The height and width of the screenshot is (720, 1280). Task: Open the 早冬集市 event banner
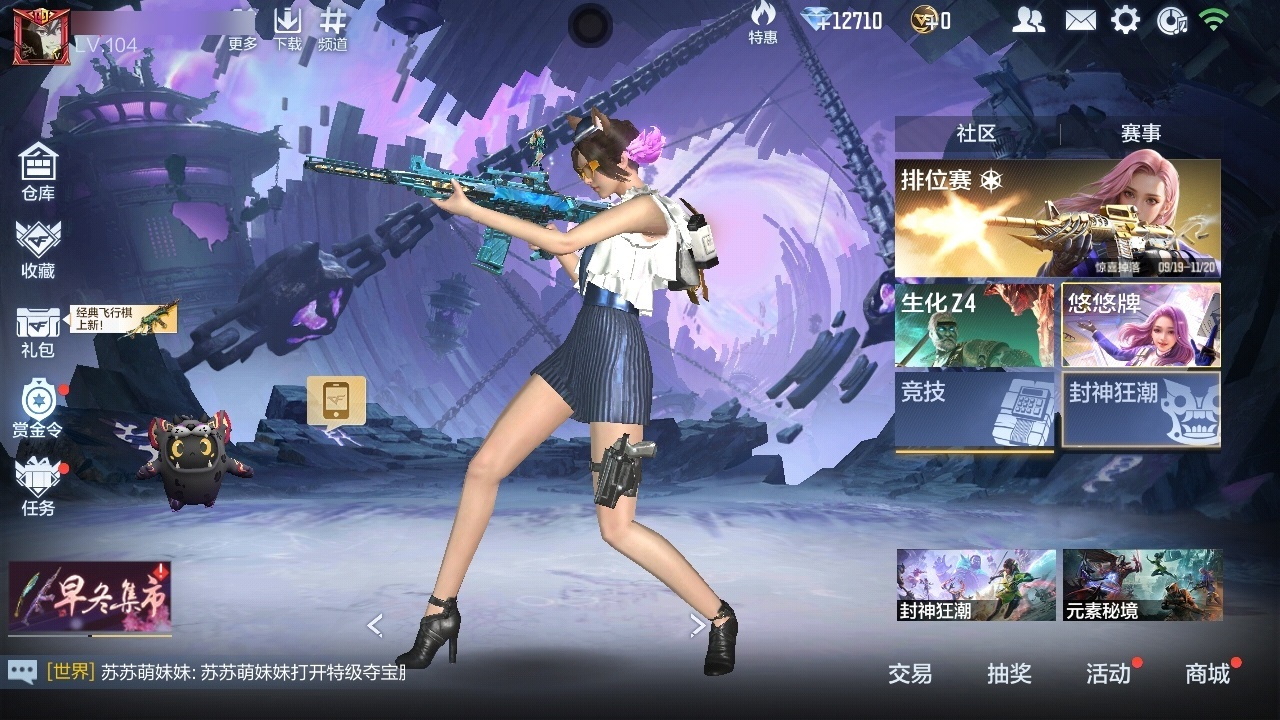pos(90,597)
